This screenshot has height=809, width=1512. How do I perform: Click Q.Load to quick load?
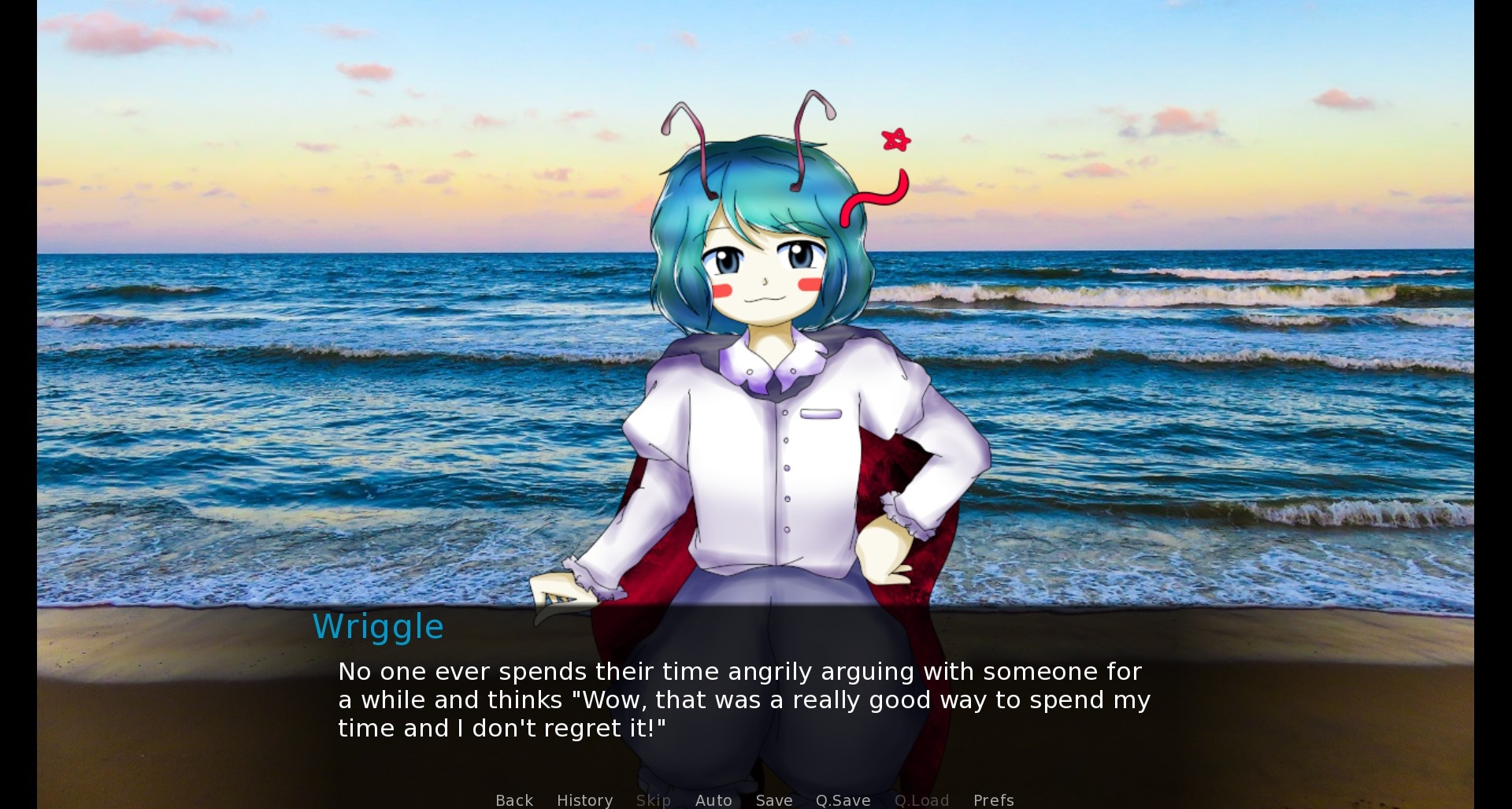click(x=921, y=800)
